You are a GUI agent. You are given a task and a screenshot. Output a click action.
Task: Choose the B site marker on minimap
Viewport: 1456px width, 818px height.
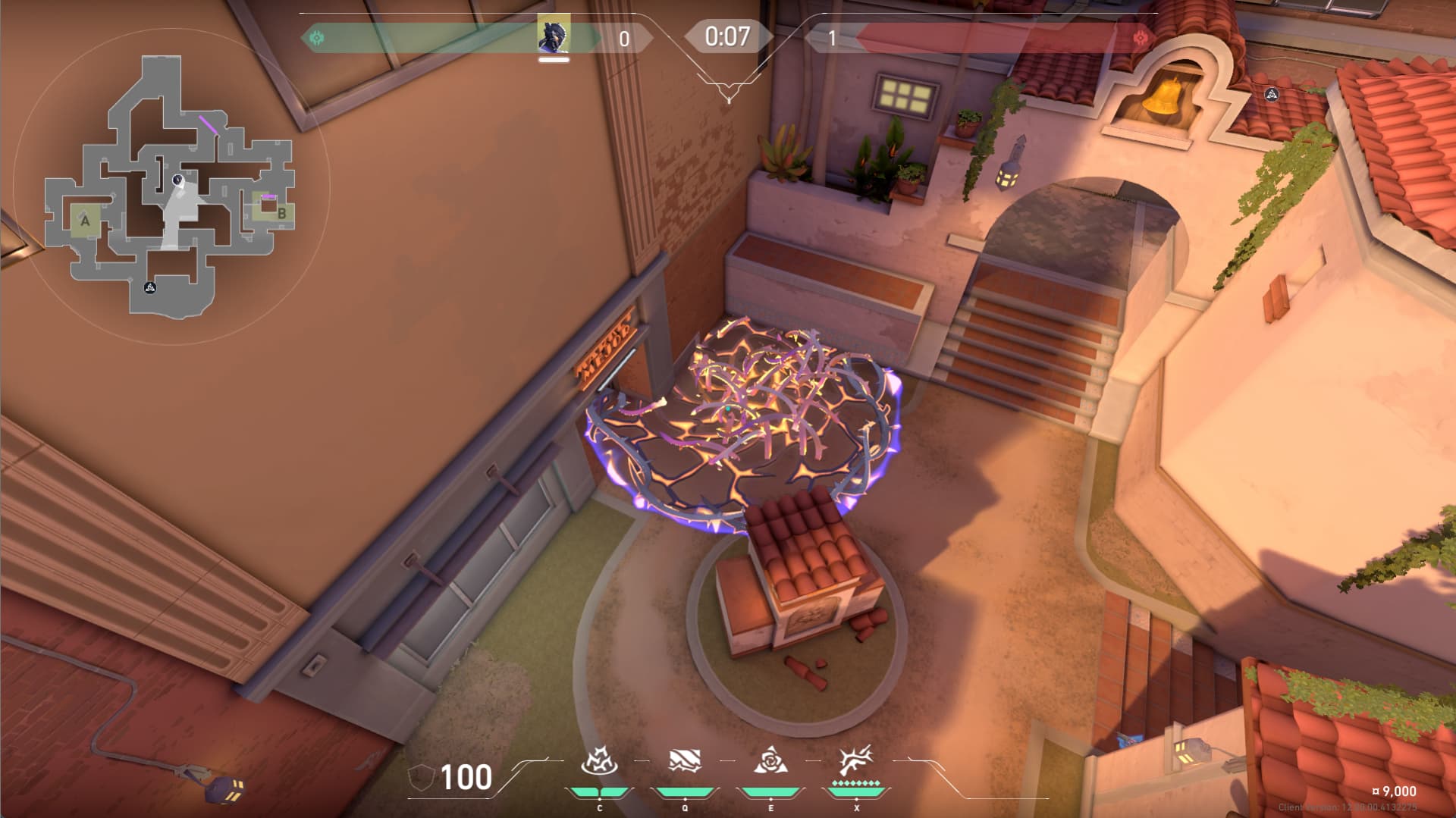(x=281, y=213)
